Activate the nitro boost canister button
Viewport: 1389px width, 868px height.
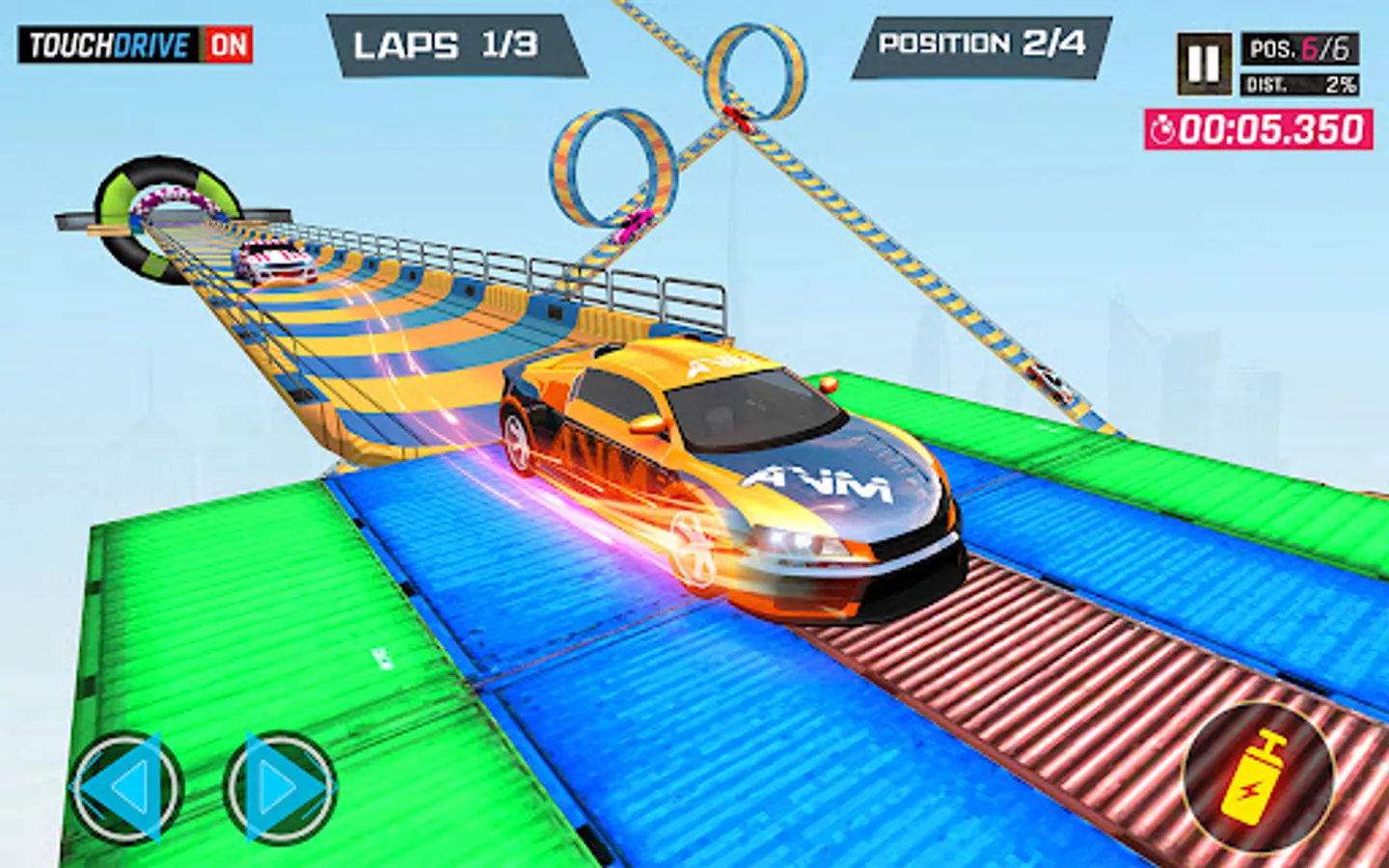click(x=1258, y=778)
